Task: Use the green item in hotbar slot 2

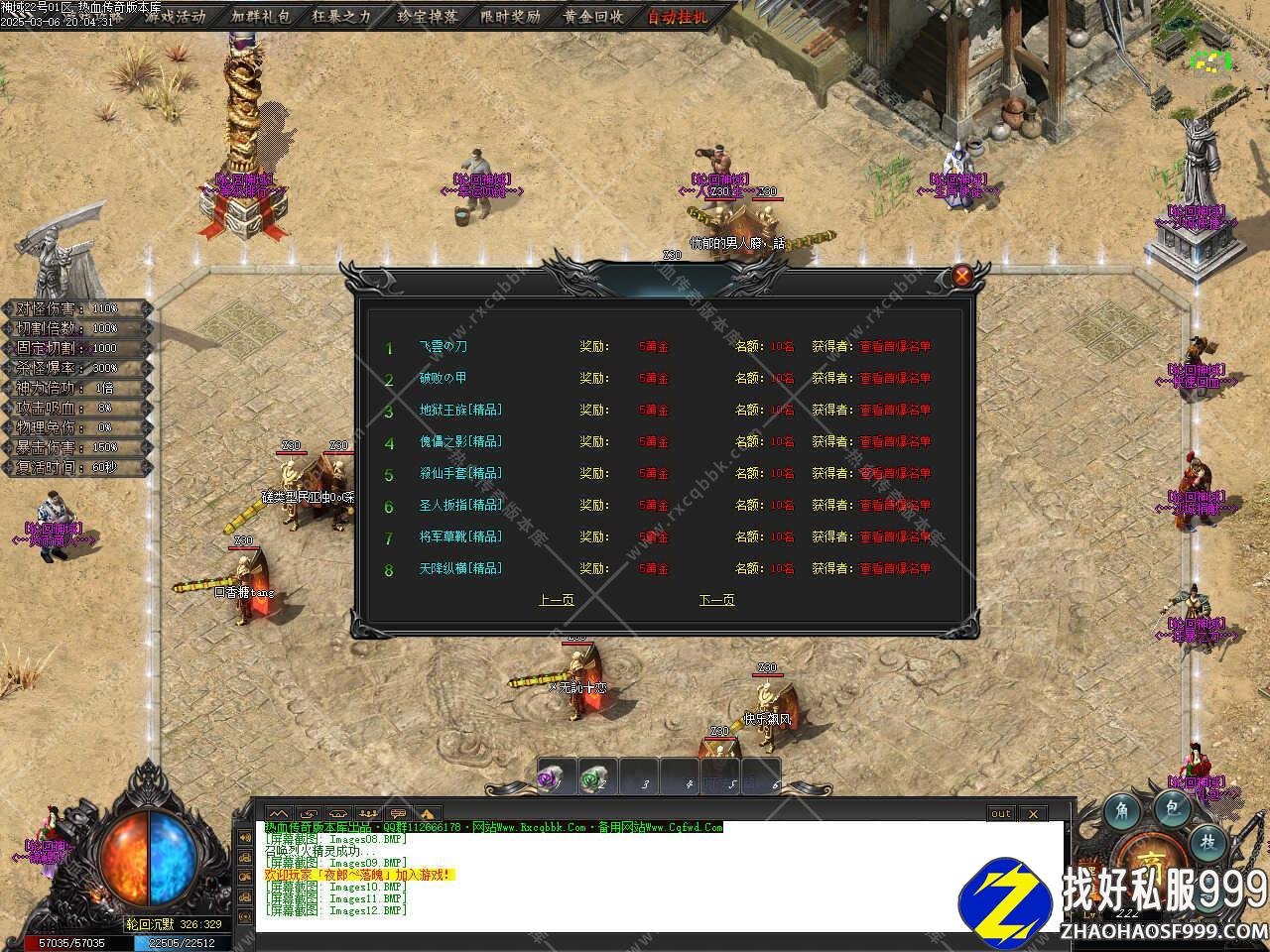Action: point(593,779)
